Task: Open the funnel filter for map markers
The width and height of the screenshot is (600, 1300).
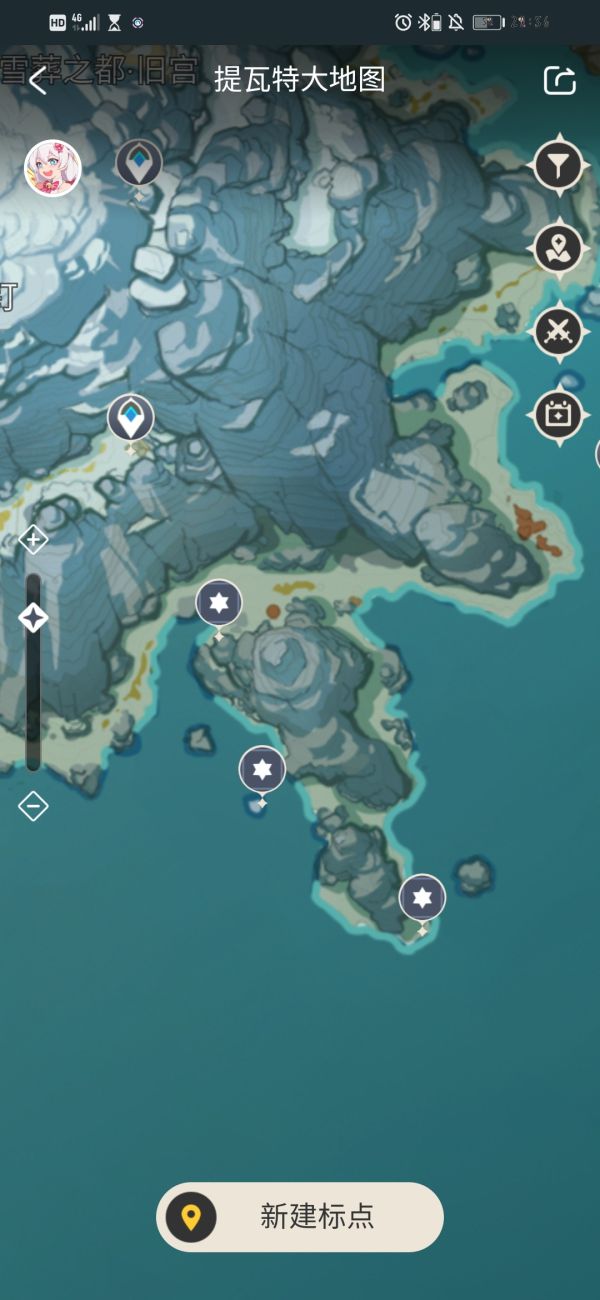Action: tap(558, 165)
